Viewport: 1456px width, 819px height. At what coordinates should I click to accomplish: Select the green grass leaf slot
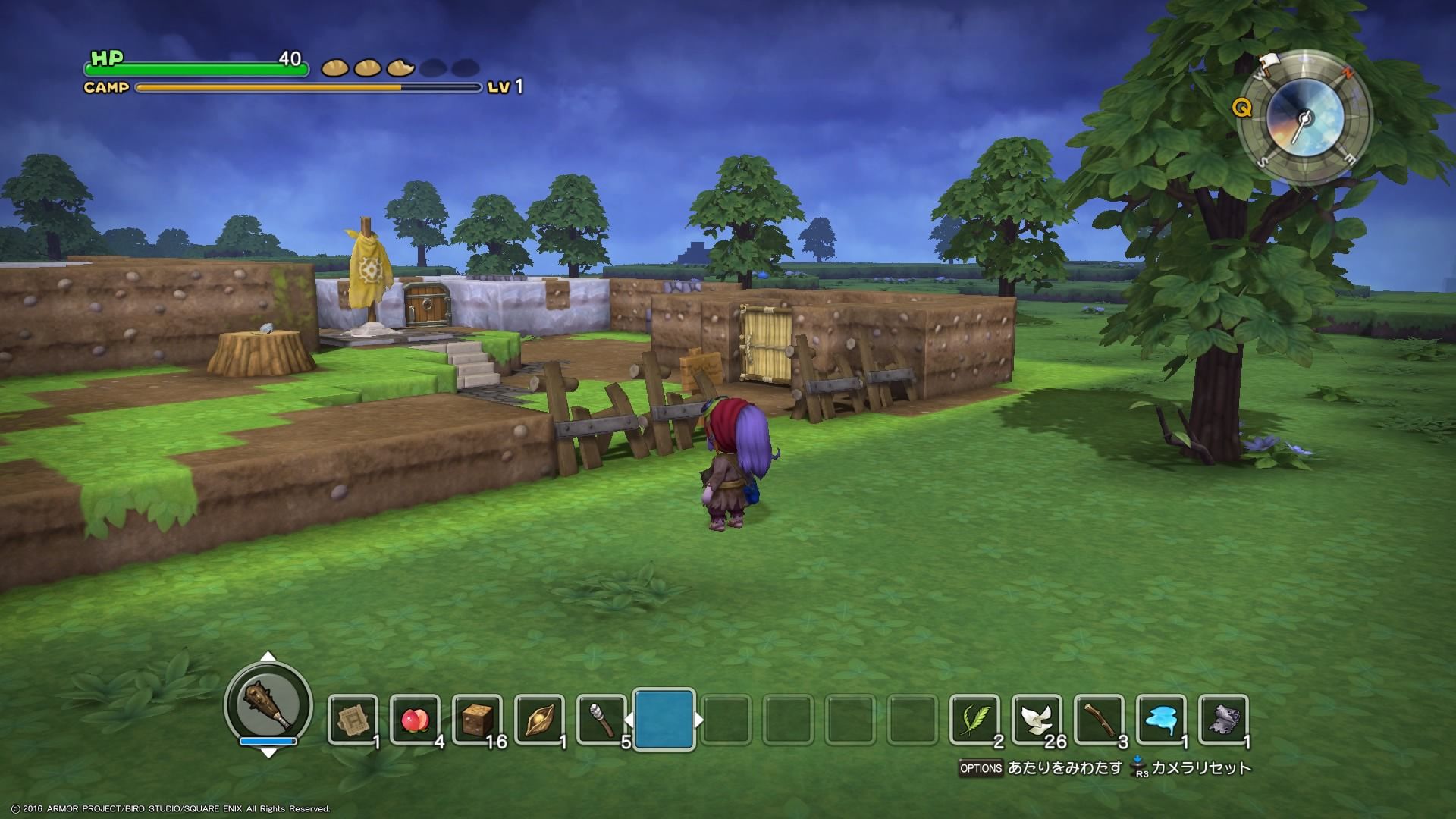(x=974, y=720)
